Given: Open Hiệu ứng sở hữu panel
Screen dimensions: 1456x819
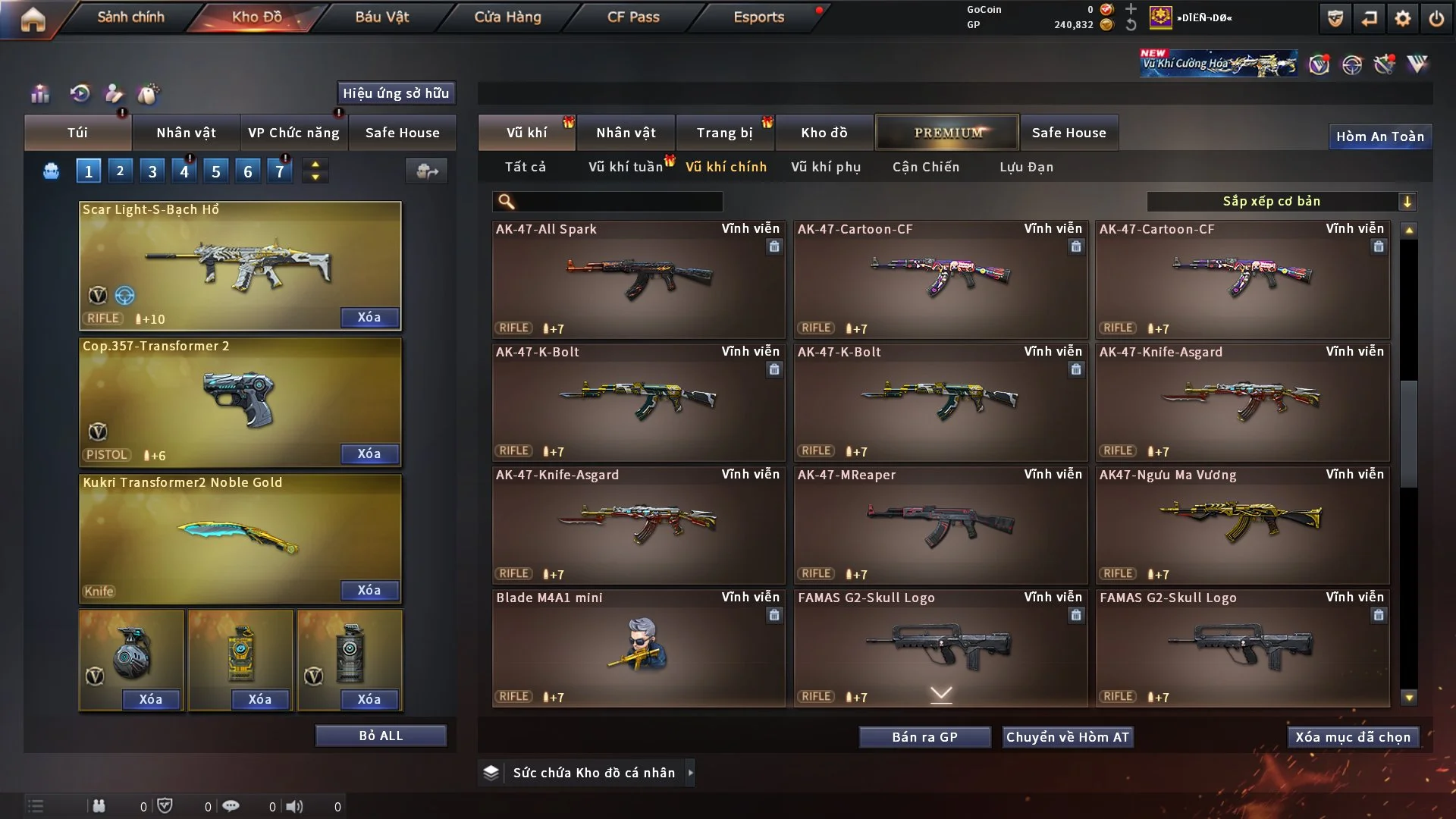Looking at the screenshot, I should pyautogui.click(x=396, y=93).
